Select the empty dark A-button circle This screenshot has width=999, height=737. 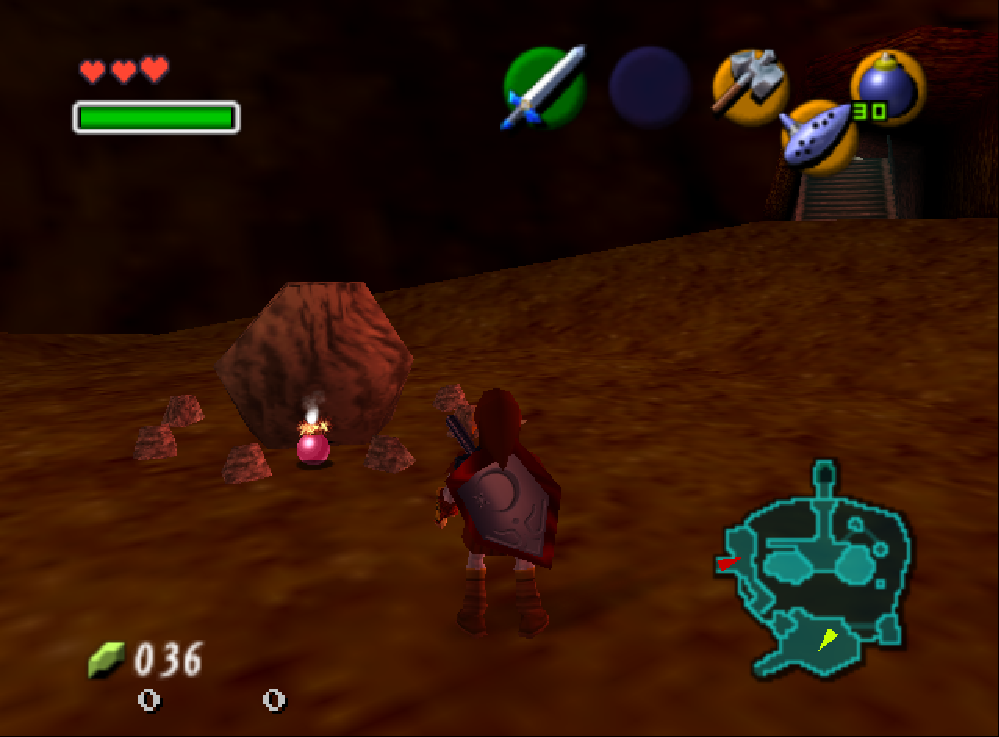click(650, 87)
